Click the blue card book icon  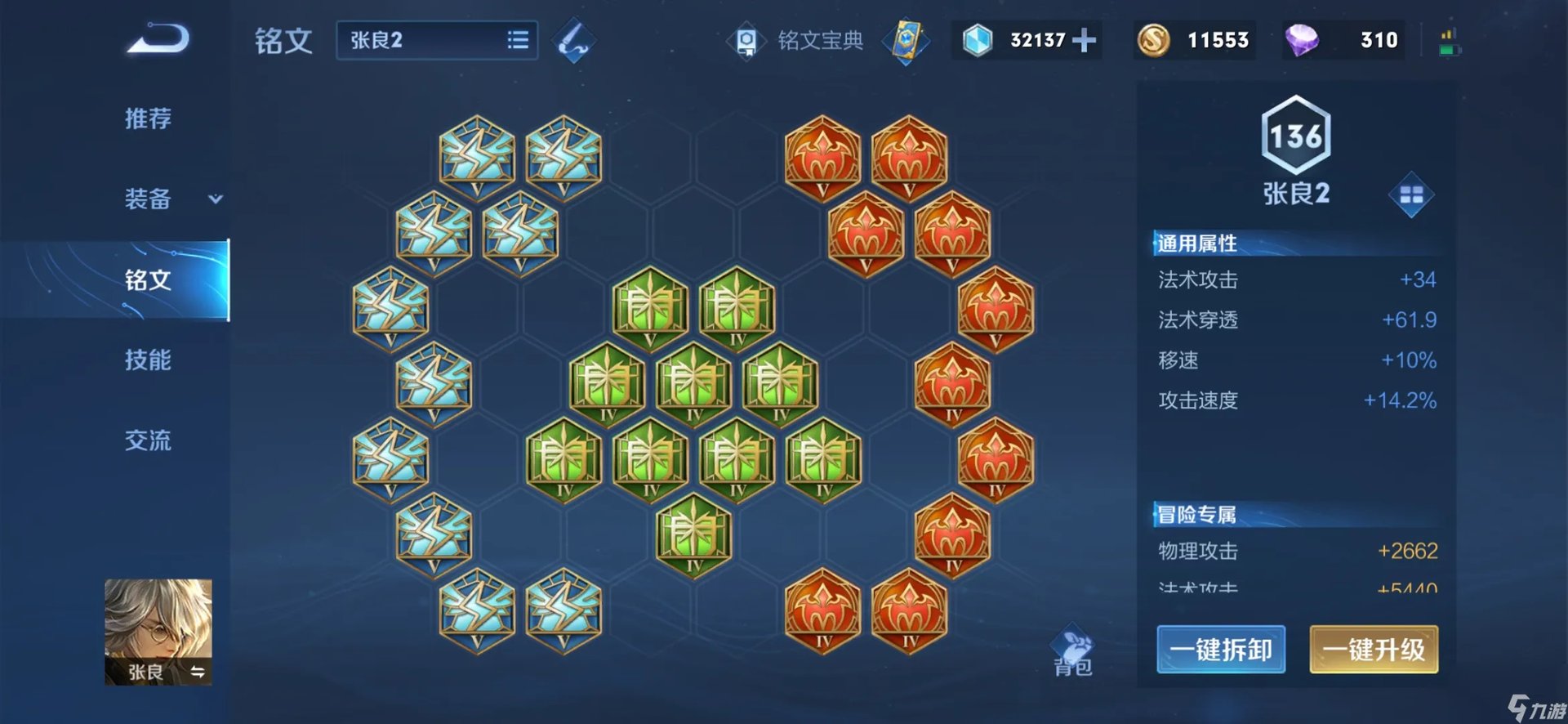pos(906,41)
